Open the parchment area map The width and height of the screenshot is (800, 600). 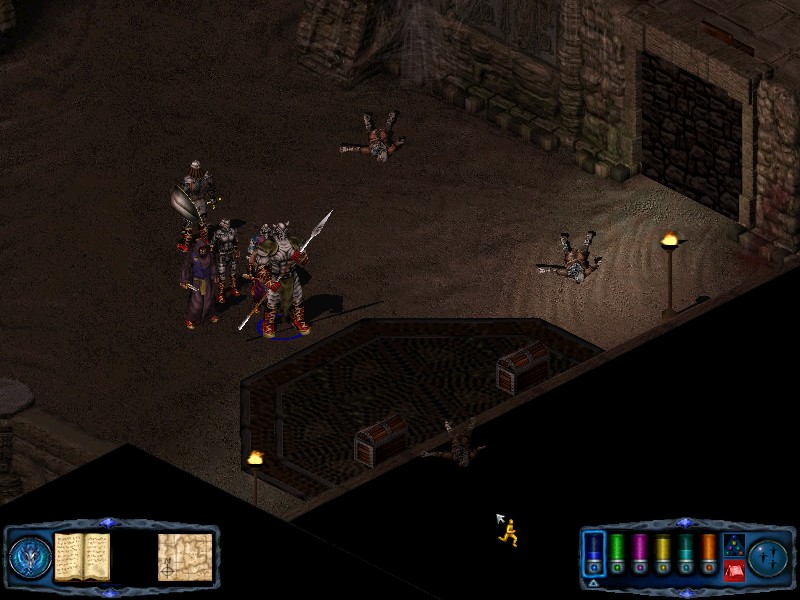coord(185,556)
